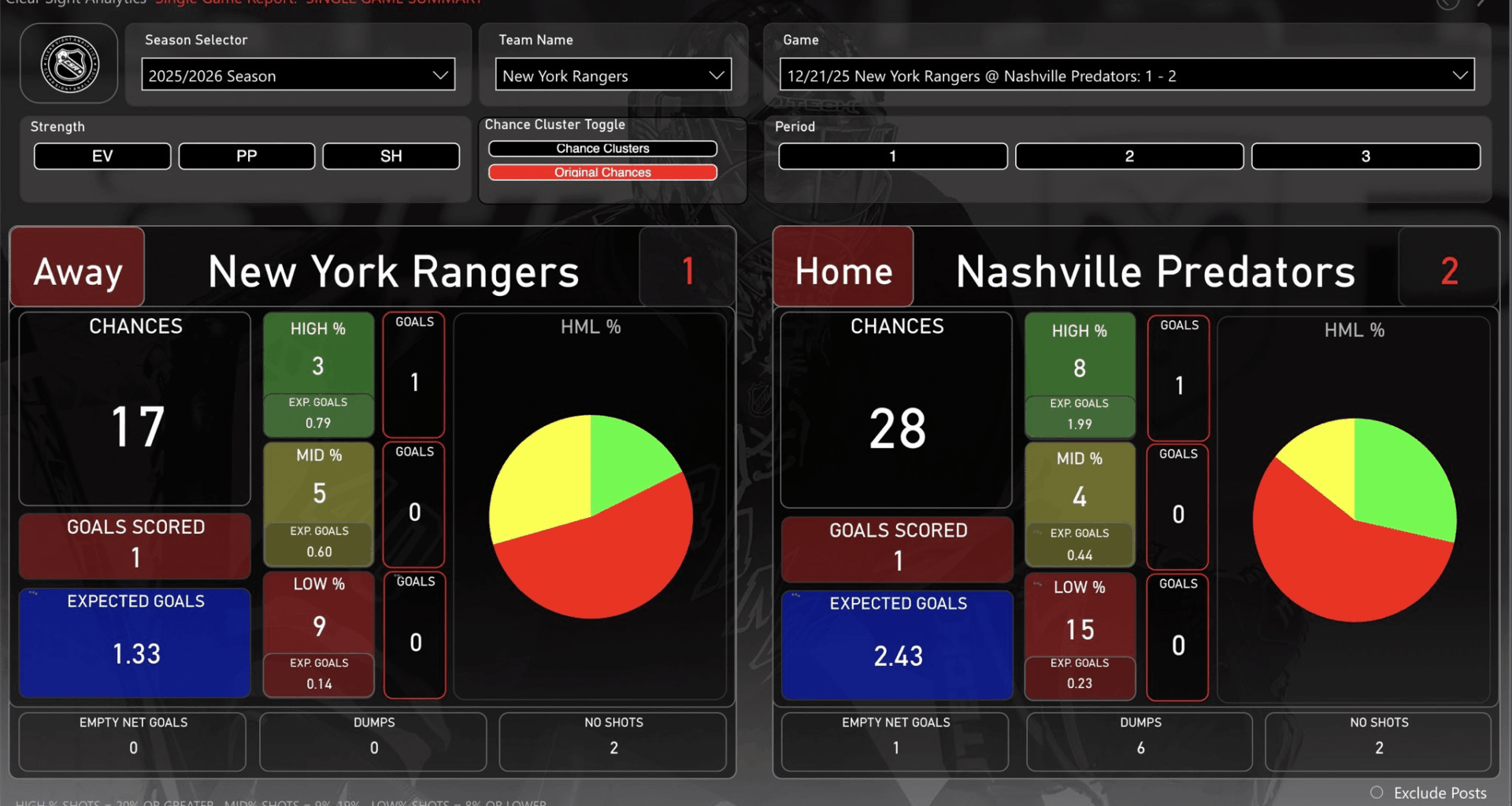Viewport: 1512px width, 806px height.
Task: Select the Away team badge
Action: pos(76,268)
